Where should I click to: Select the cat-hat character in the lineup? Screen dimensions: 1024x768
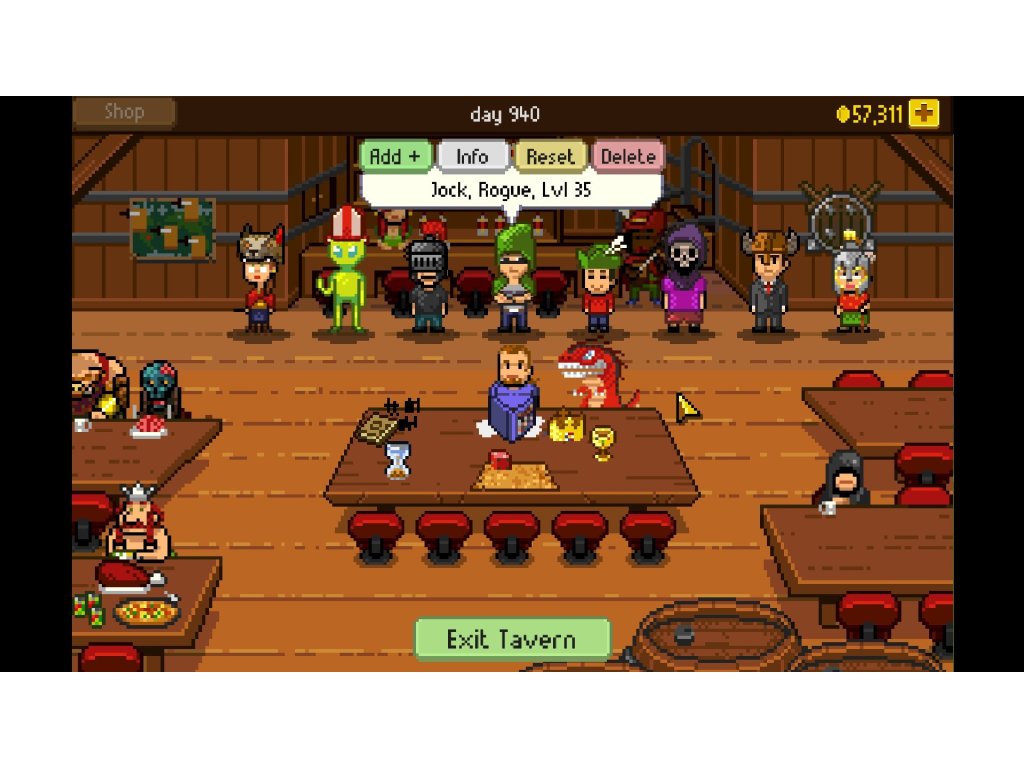(260, 280)
